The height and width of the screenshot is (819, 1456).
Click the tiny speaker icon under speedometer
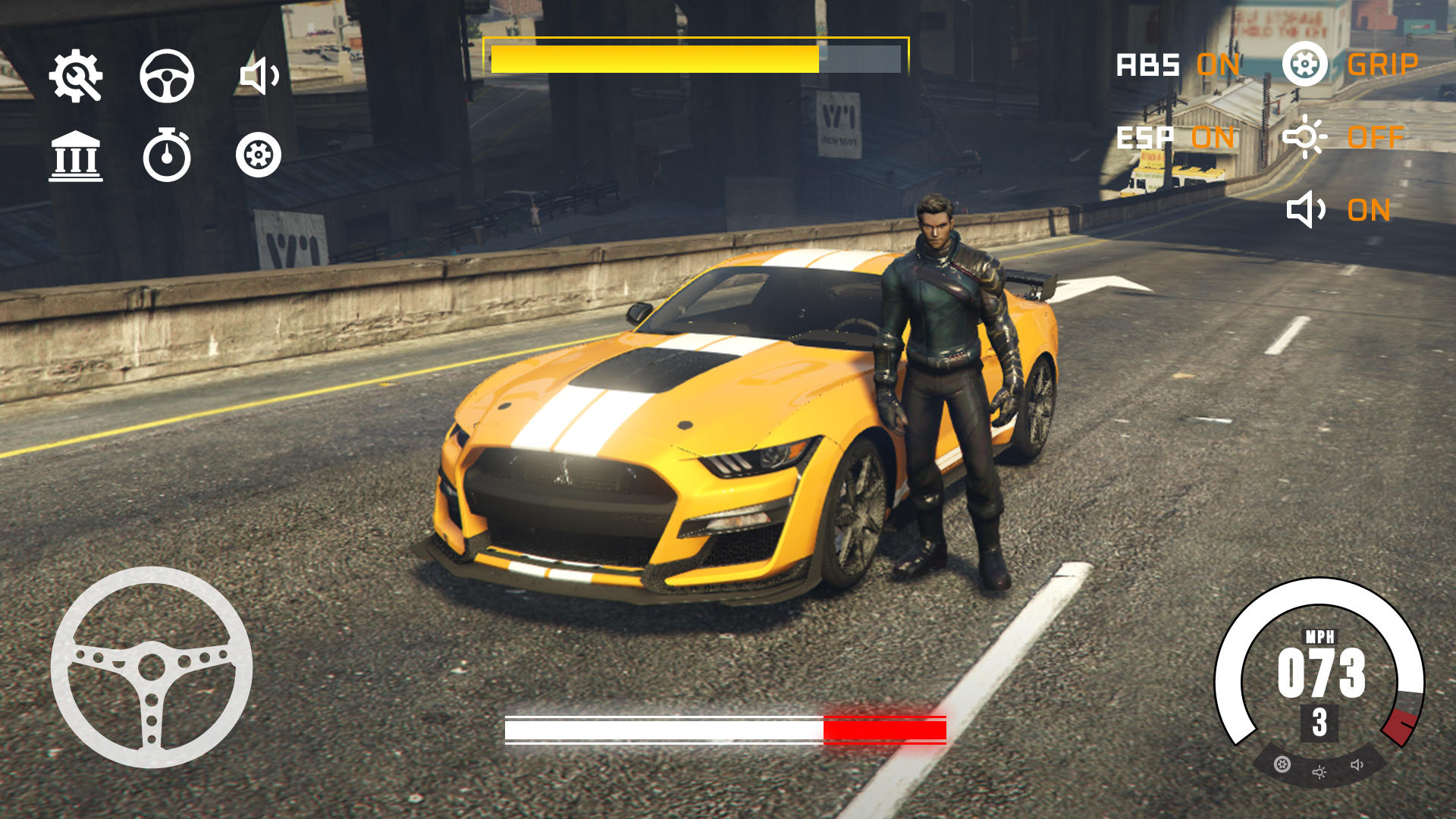(1357, 764)
